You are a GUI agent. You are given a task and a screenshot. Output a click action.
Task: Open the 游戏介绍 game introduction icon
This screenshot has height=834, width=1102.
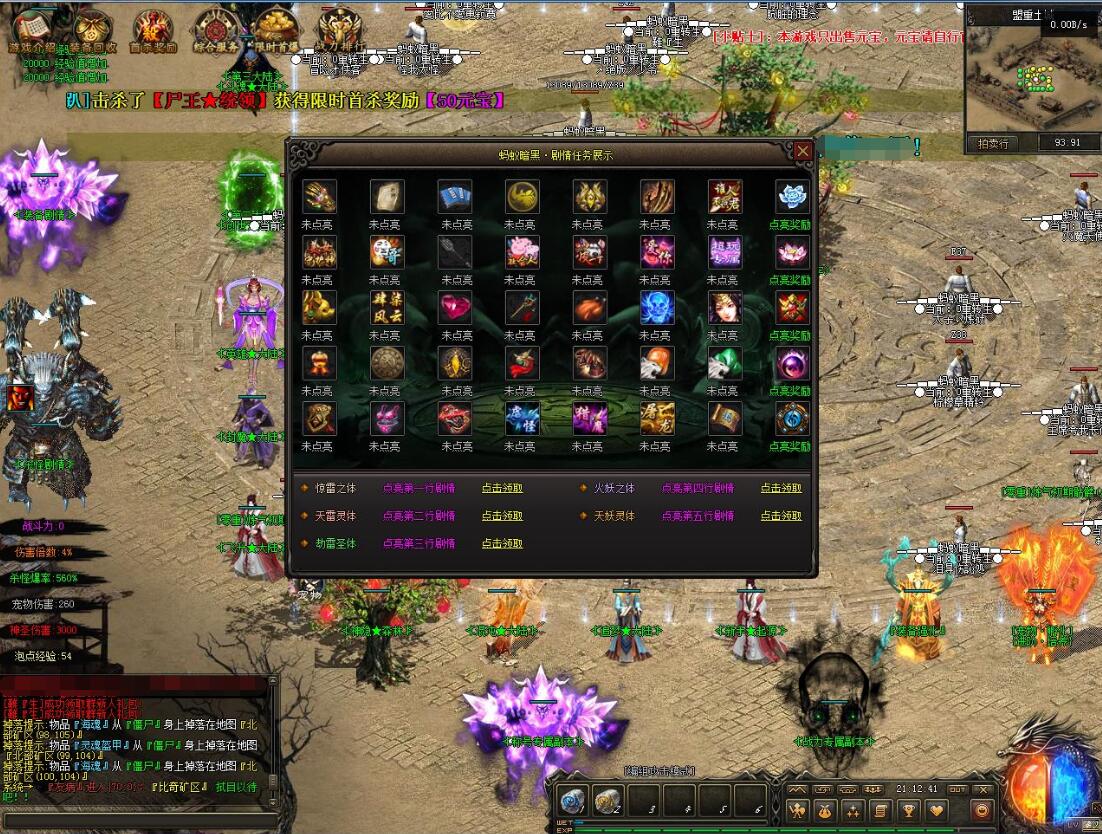34,28
